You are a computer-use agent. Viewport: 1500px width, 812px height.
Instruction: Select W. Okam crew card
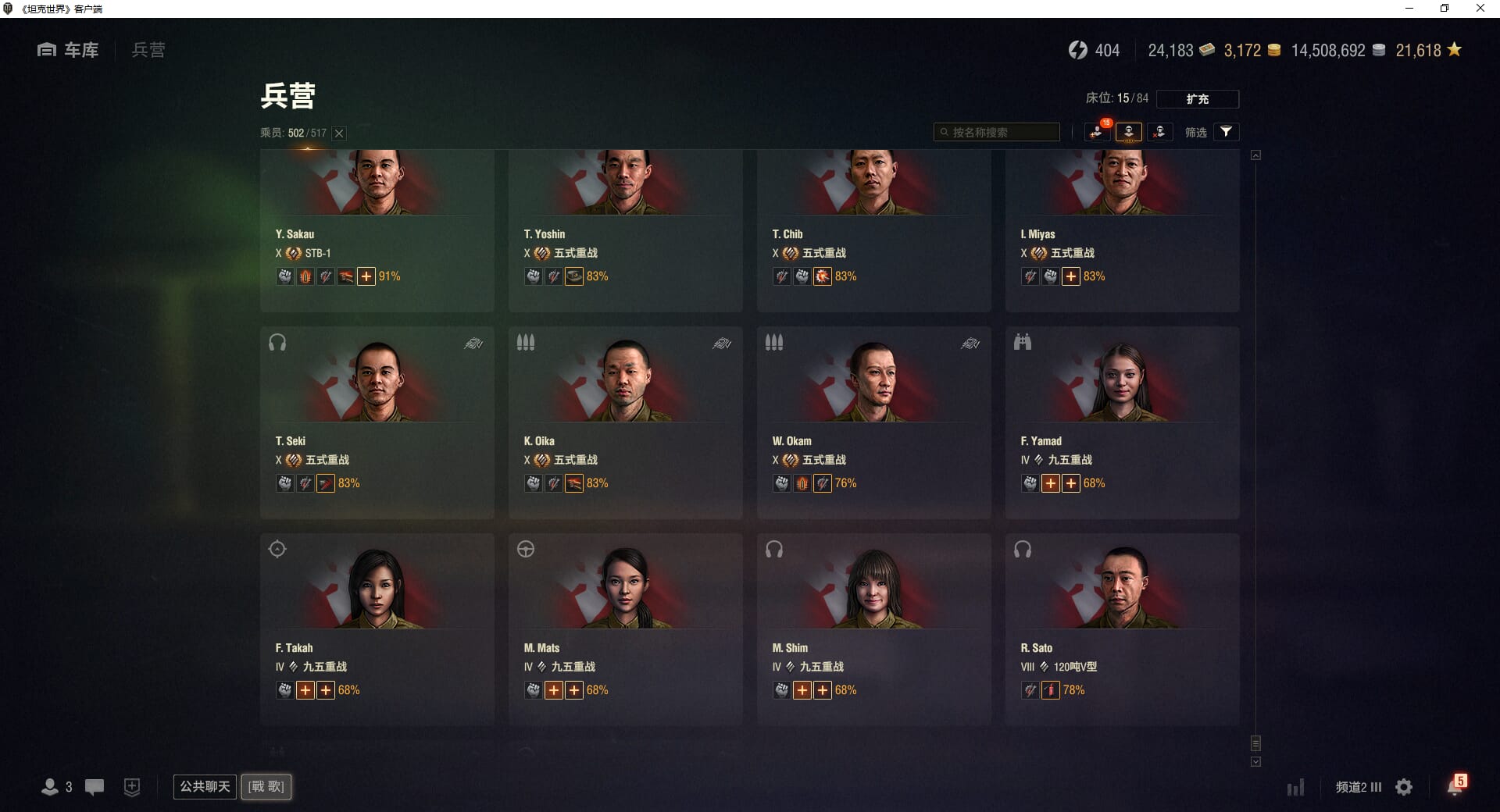click(873, 422)
